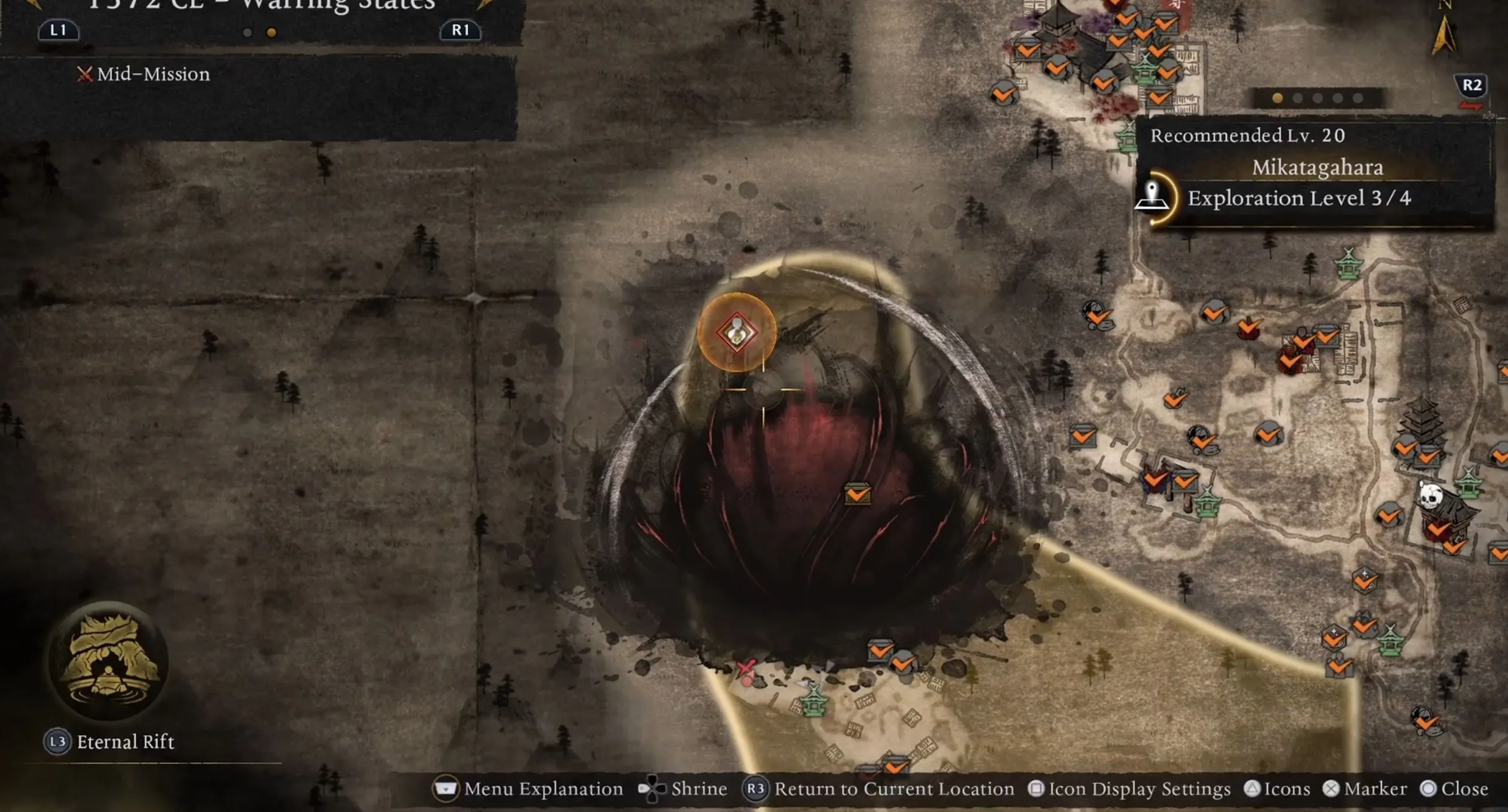Select the red X mission marker
Image resolution: width=1508 pixels, height=812 pixels.
[x=746, y=668]
